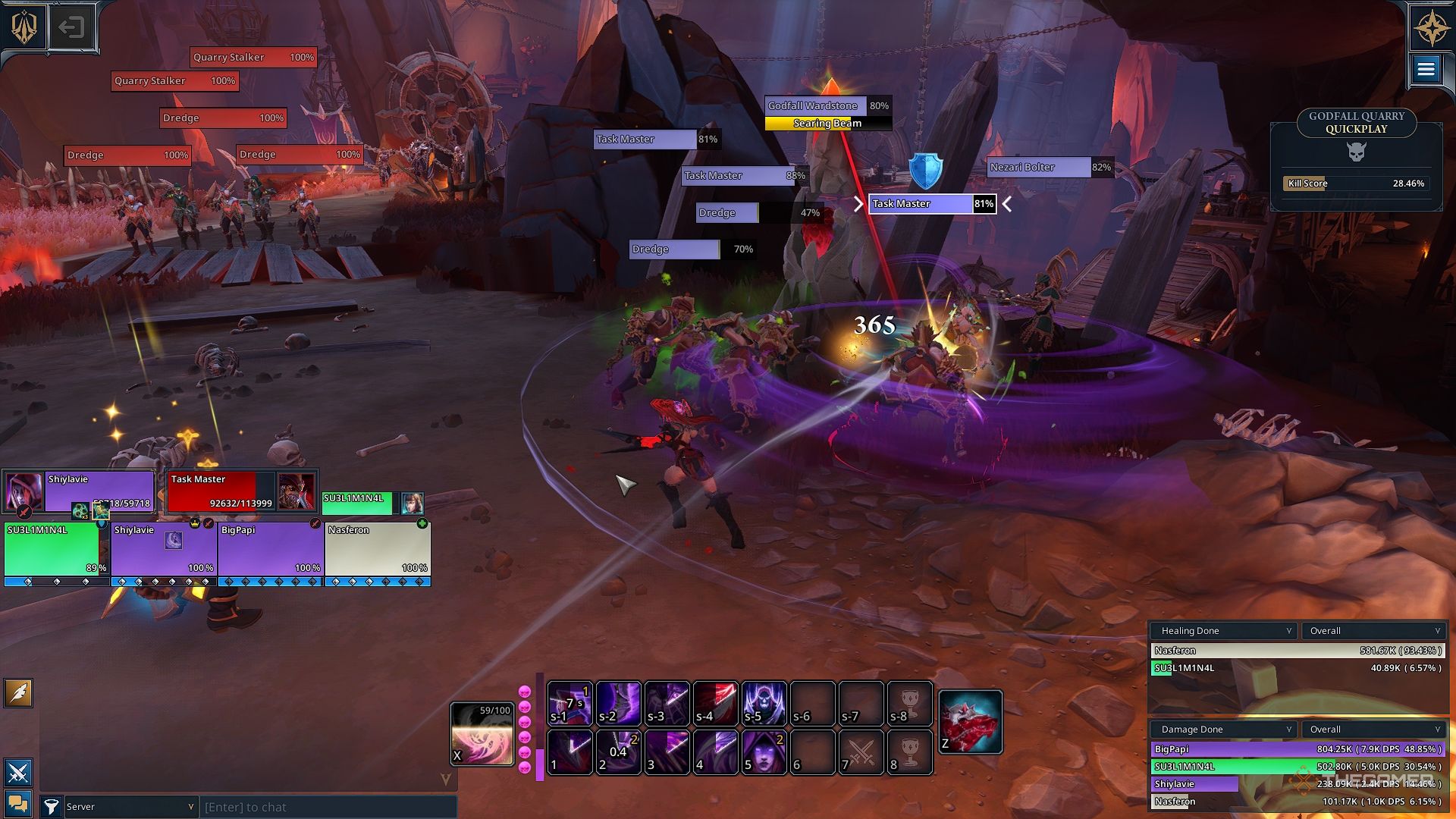1456x819 pixels.
Task: Toggle the chat bubbles icon
Action: point(18,804)
